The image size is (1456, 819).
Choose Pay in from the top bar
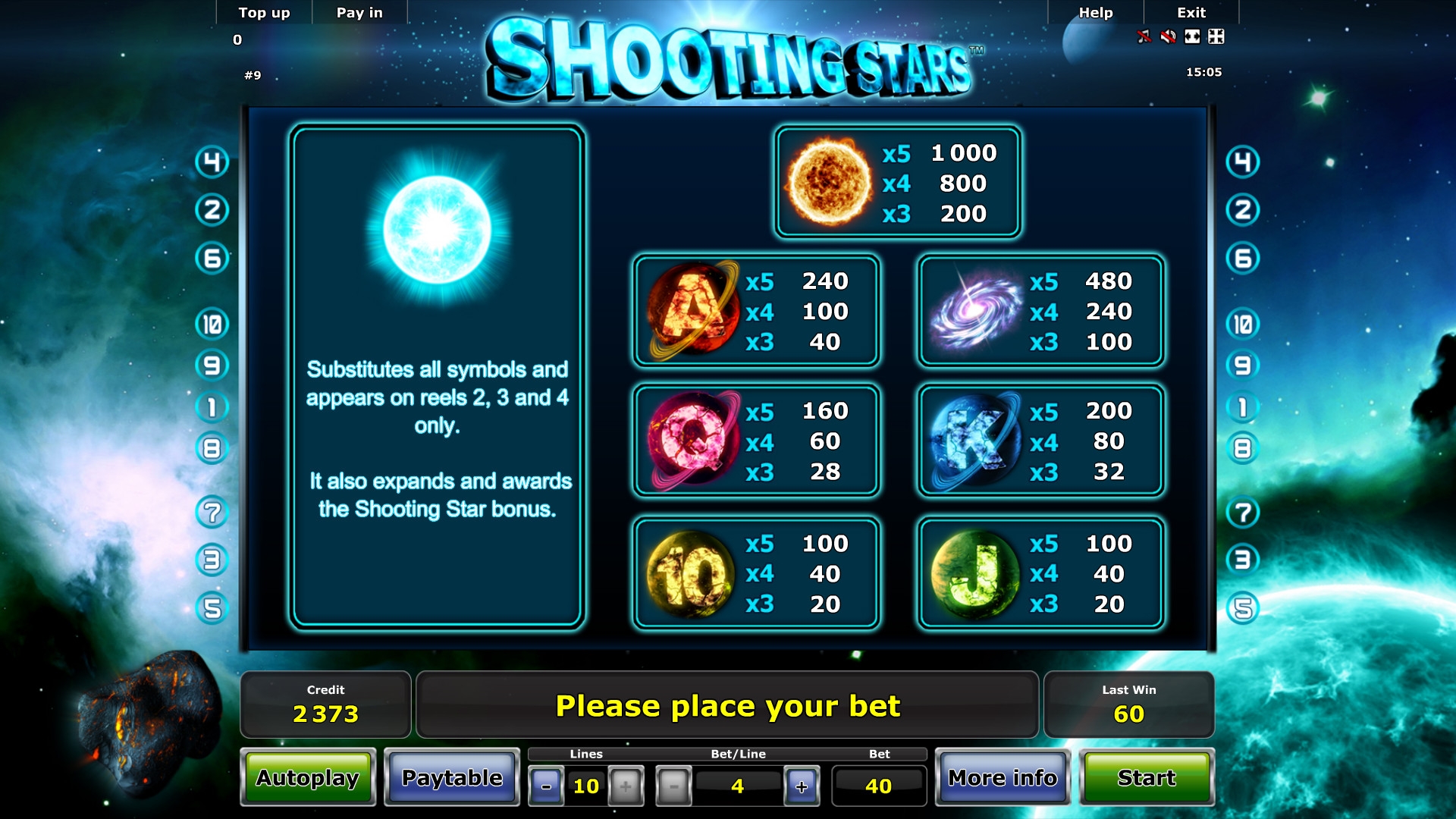coord(359,13)
